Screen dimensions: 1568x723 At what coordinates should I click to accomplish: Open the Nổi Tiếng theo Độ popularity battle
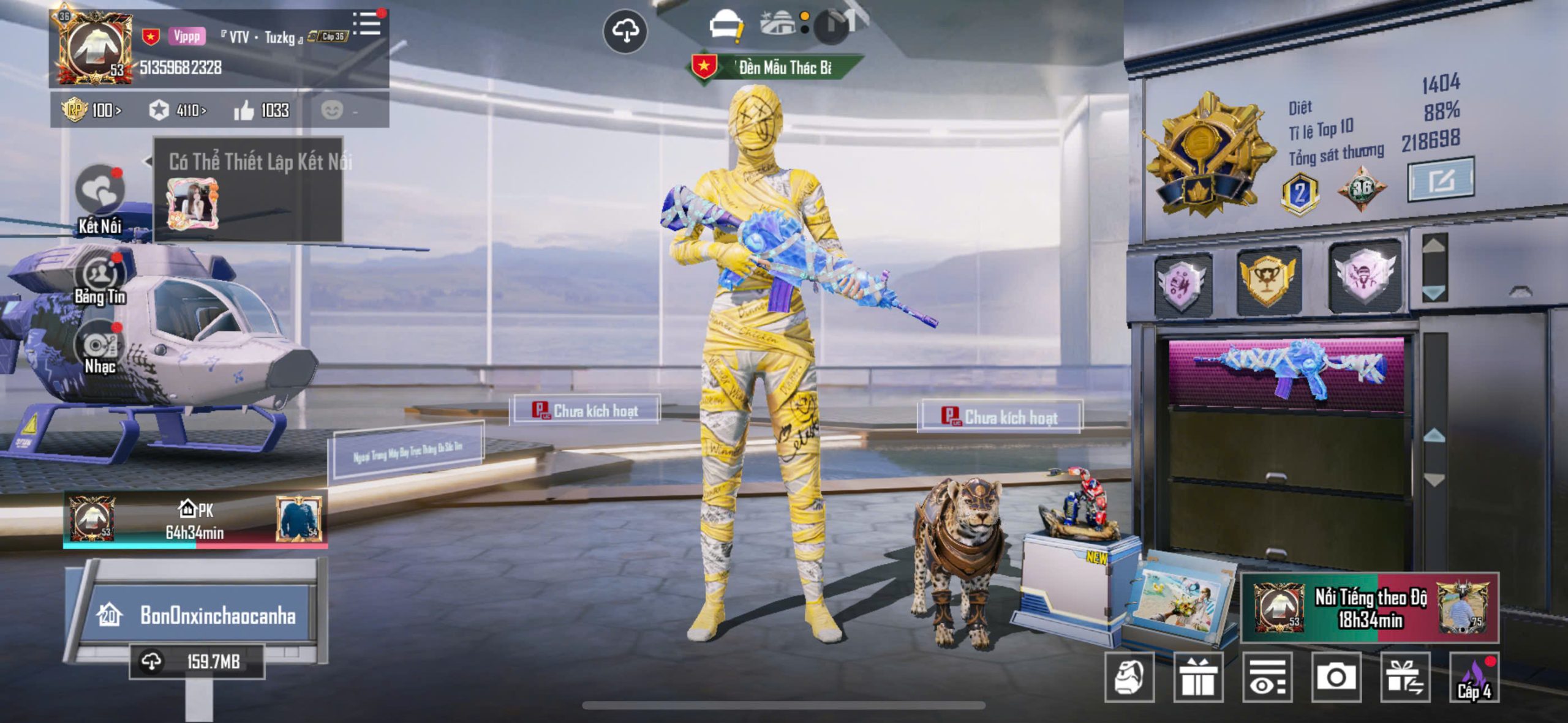pos(1370,608)
